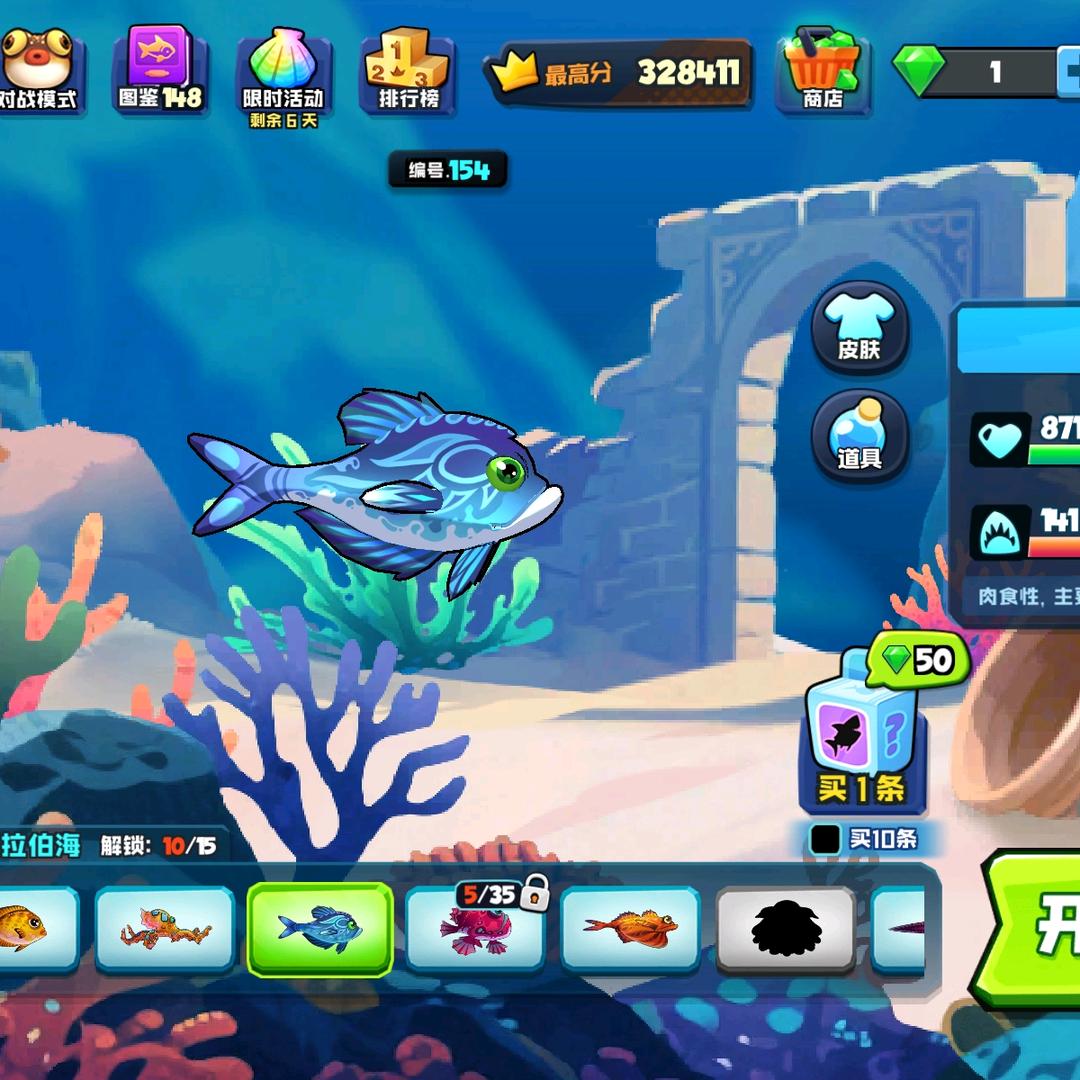Show the 排行榜 leaderboard
The width and height of the screenshot is (1080, 1080).
tap(408, 70)
